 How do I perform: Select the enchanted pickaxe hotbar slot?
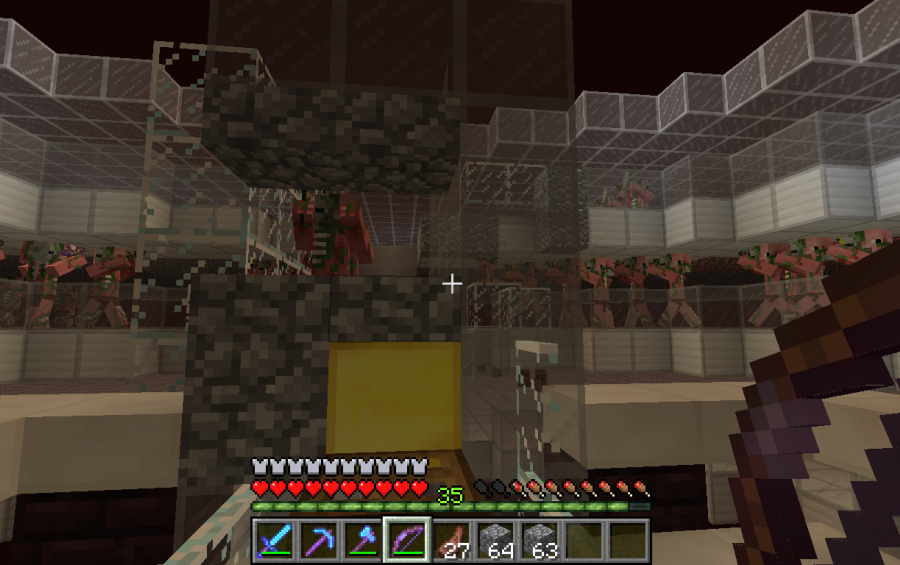click(317, 540)
